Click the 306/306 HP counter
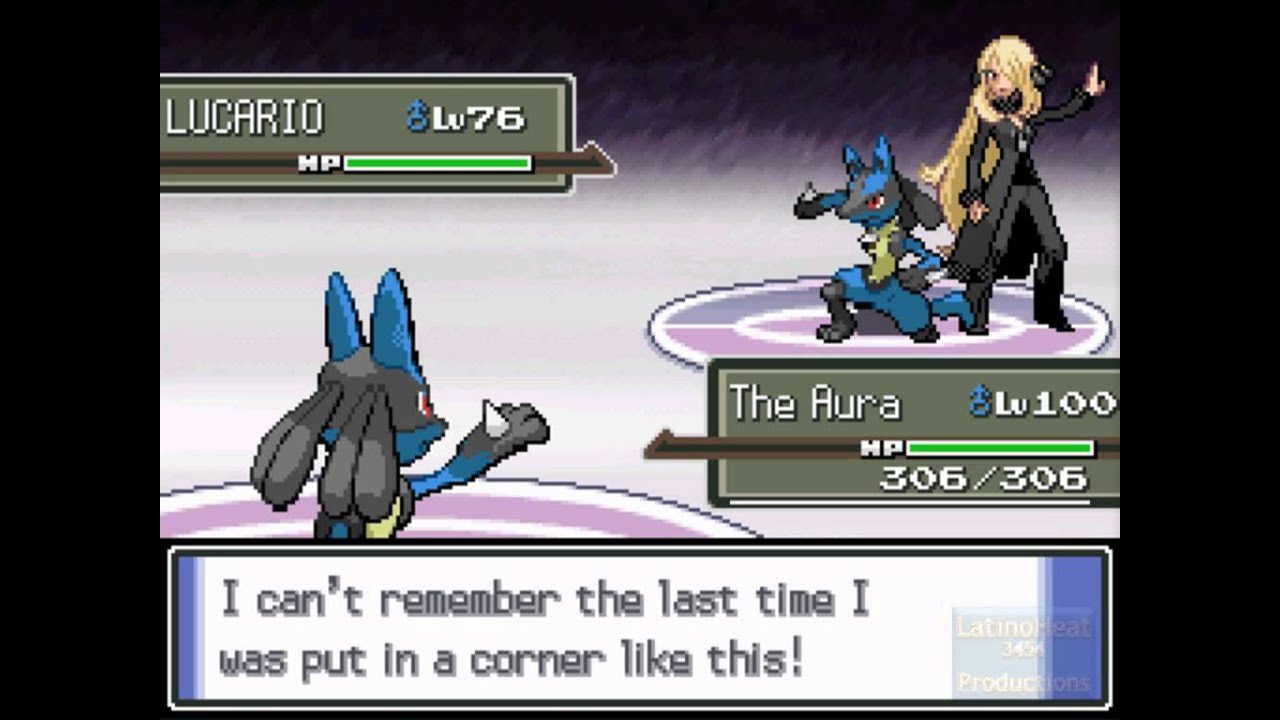The width and height of the screenshot is (1280, 720). pos(985,477)
